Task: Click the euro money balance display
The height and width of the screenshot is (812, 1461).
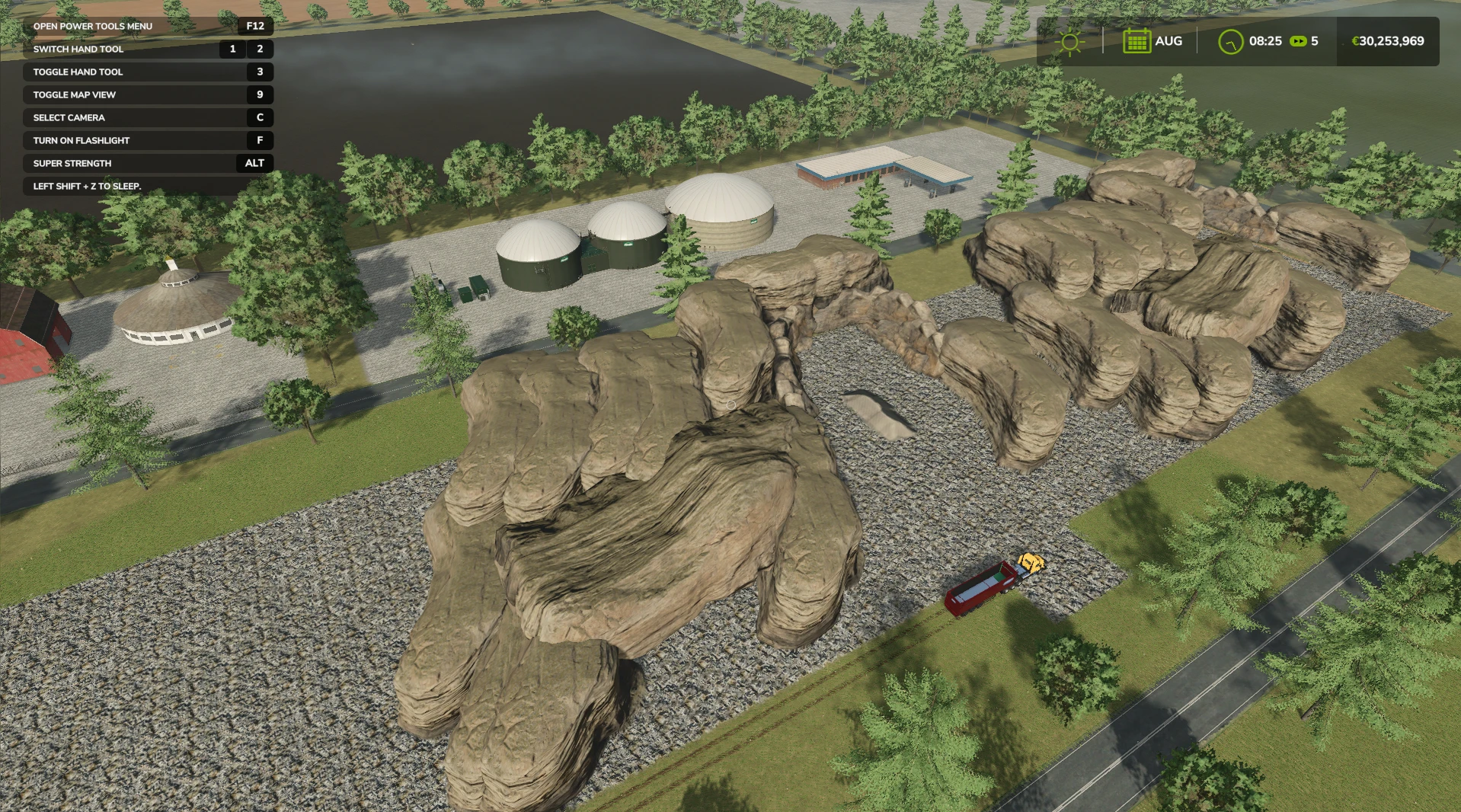Action: pyautogui.click(x=1388, y=41)
